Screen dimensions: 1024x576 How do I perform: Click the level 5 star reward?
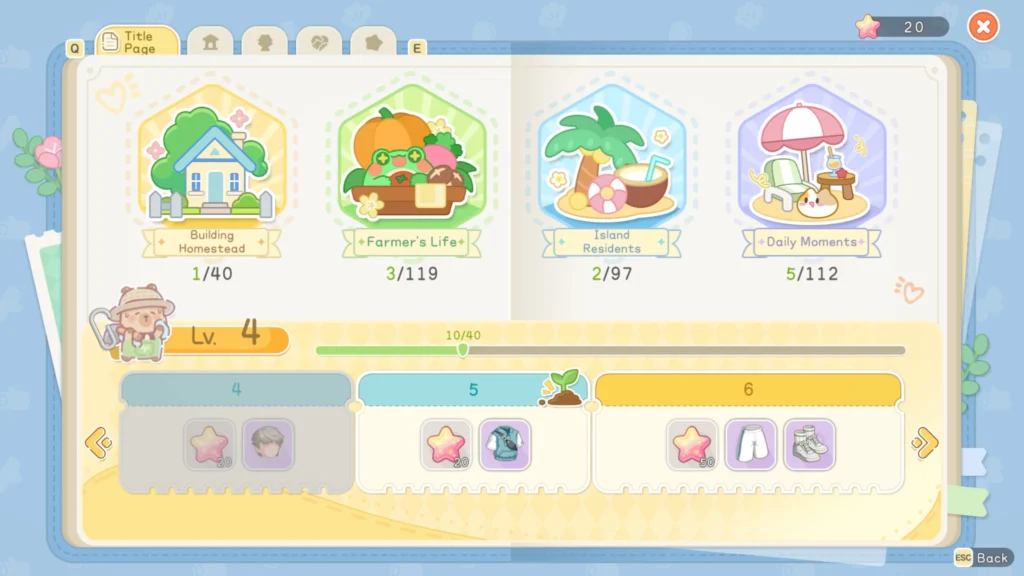[447, 444]
